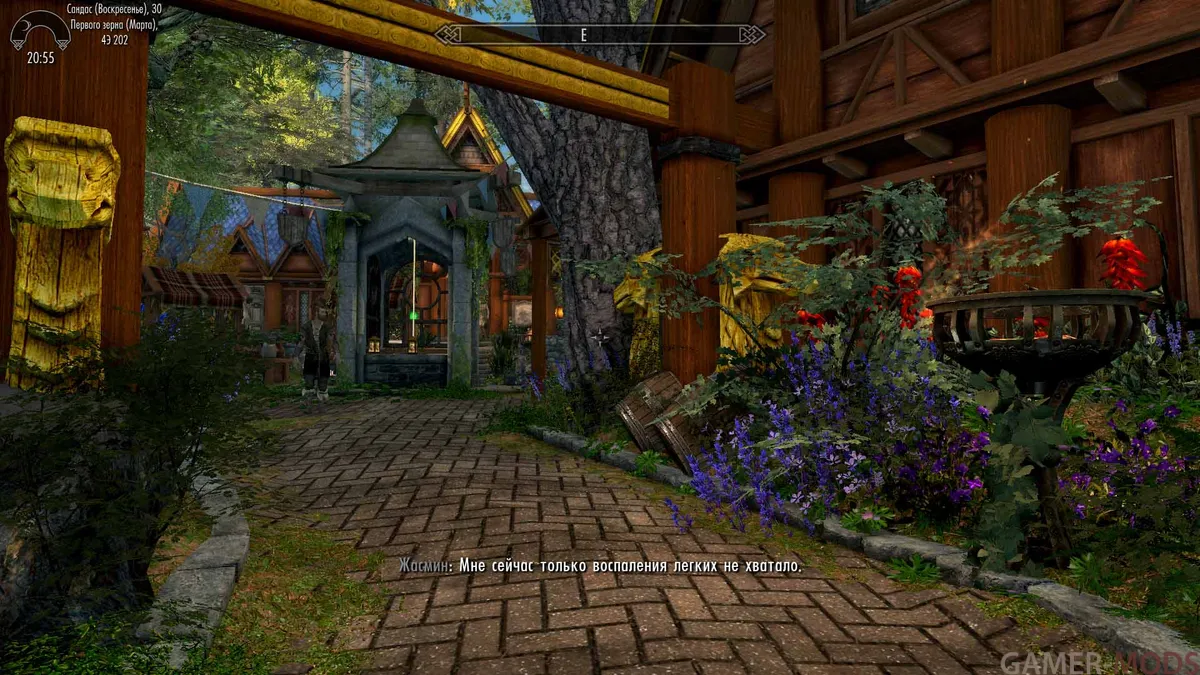Click the compass bar showing East
Viewport: 1200px width, 675px height.
tap(600, 35)
